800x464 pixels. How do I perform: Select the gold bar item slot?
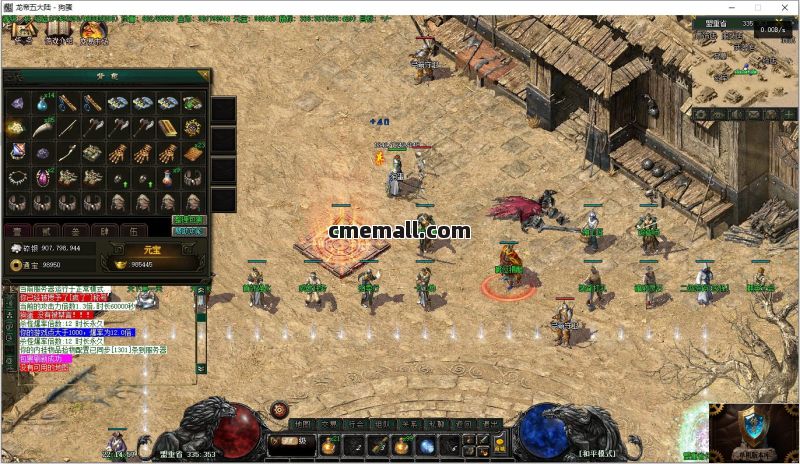169,128
